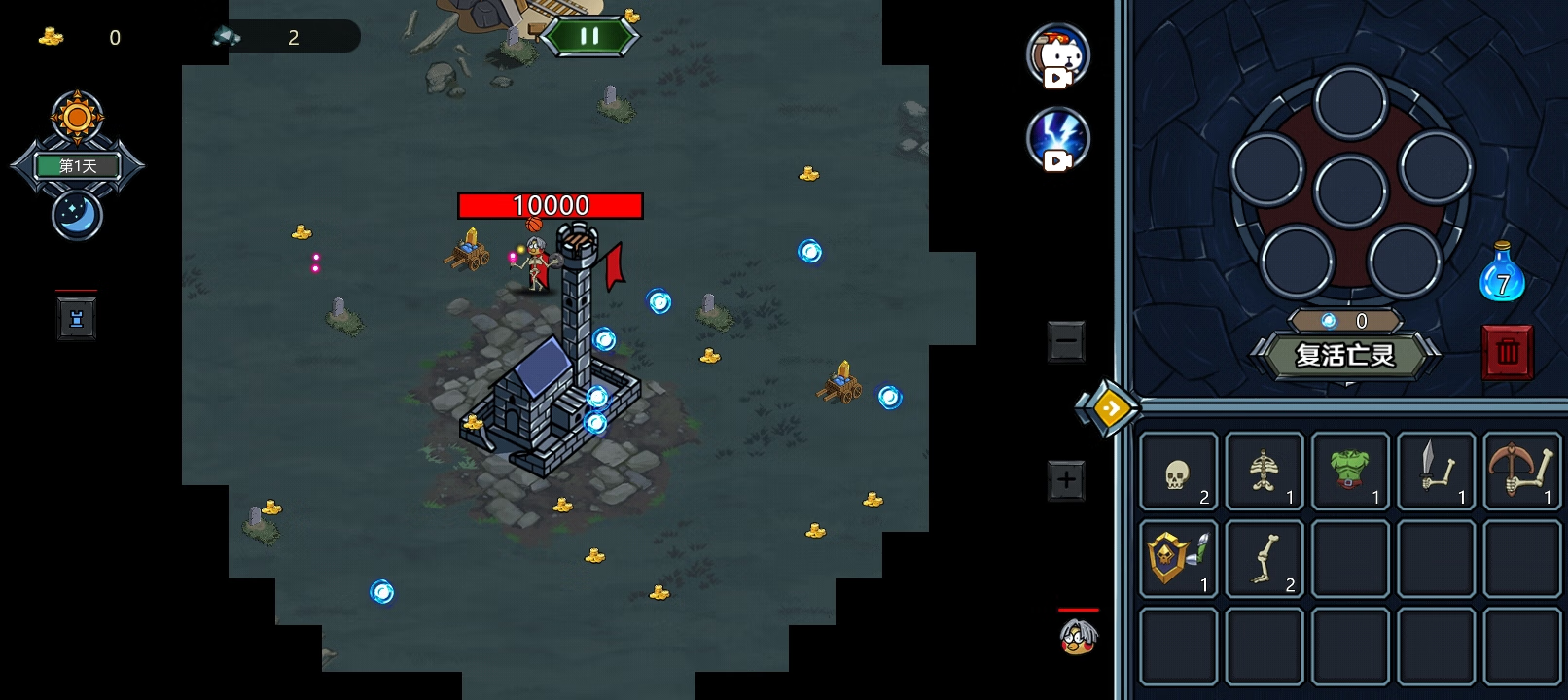Choose the skeleton bow arm slot
Image resolution: width=1568 pixels, height=700 pixels.
[x=1520, y=472]
